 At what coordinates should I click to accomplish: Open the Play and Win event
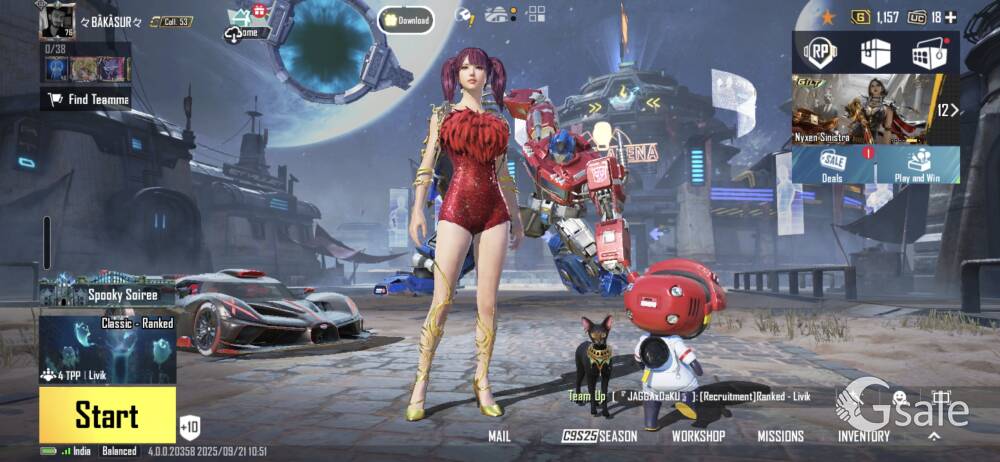[917, 165]
